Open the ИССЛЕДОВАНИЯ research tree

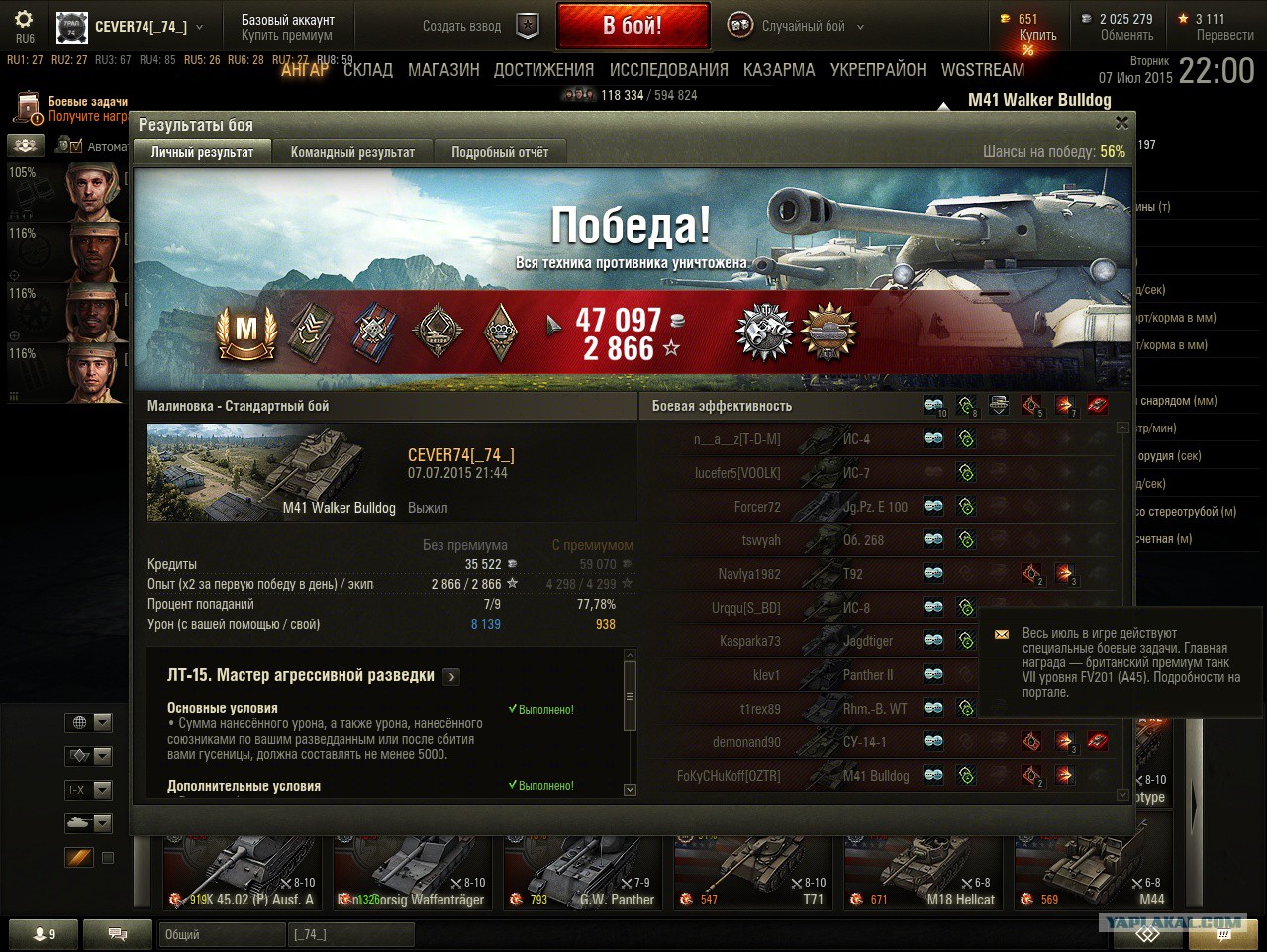click(x=668, y=70)
